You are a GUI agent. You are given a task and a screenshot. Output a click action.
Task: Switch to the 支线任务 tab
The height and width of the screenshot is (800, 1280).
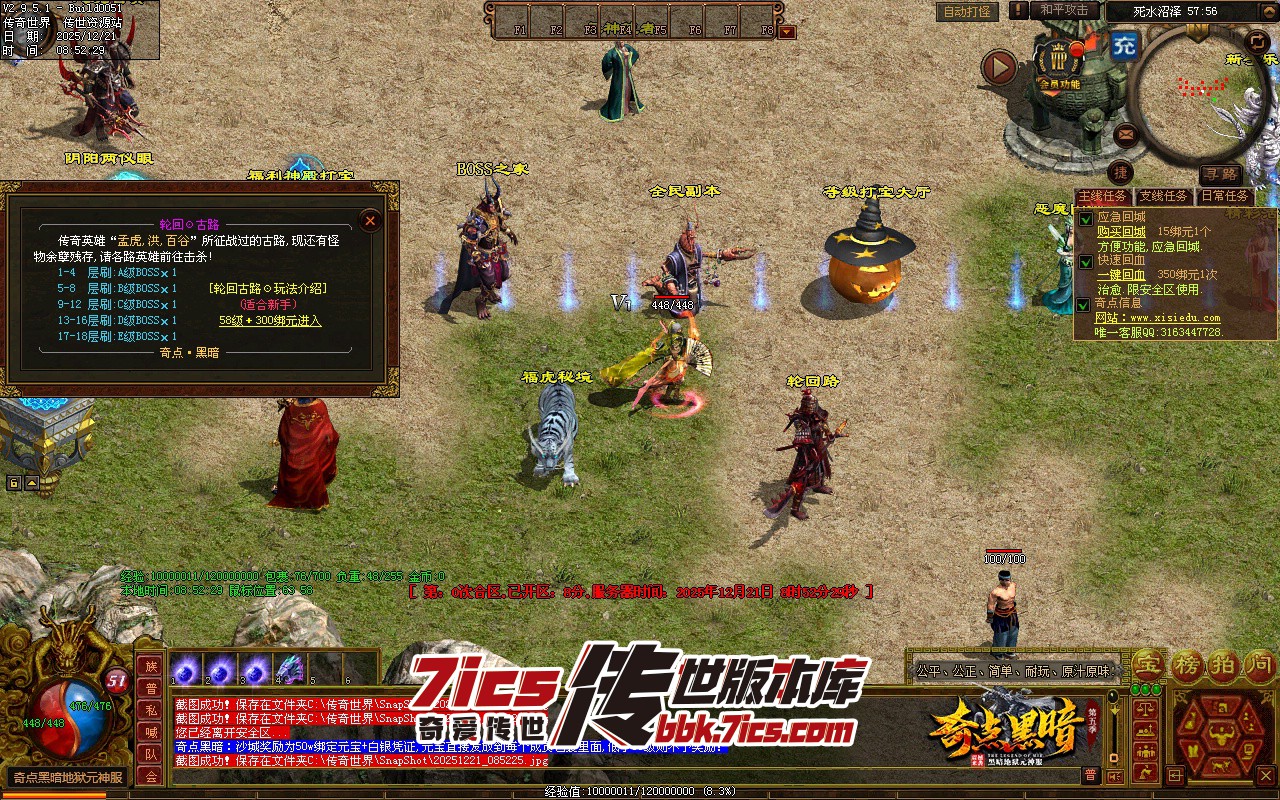click(x=1163, y=197)
